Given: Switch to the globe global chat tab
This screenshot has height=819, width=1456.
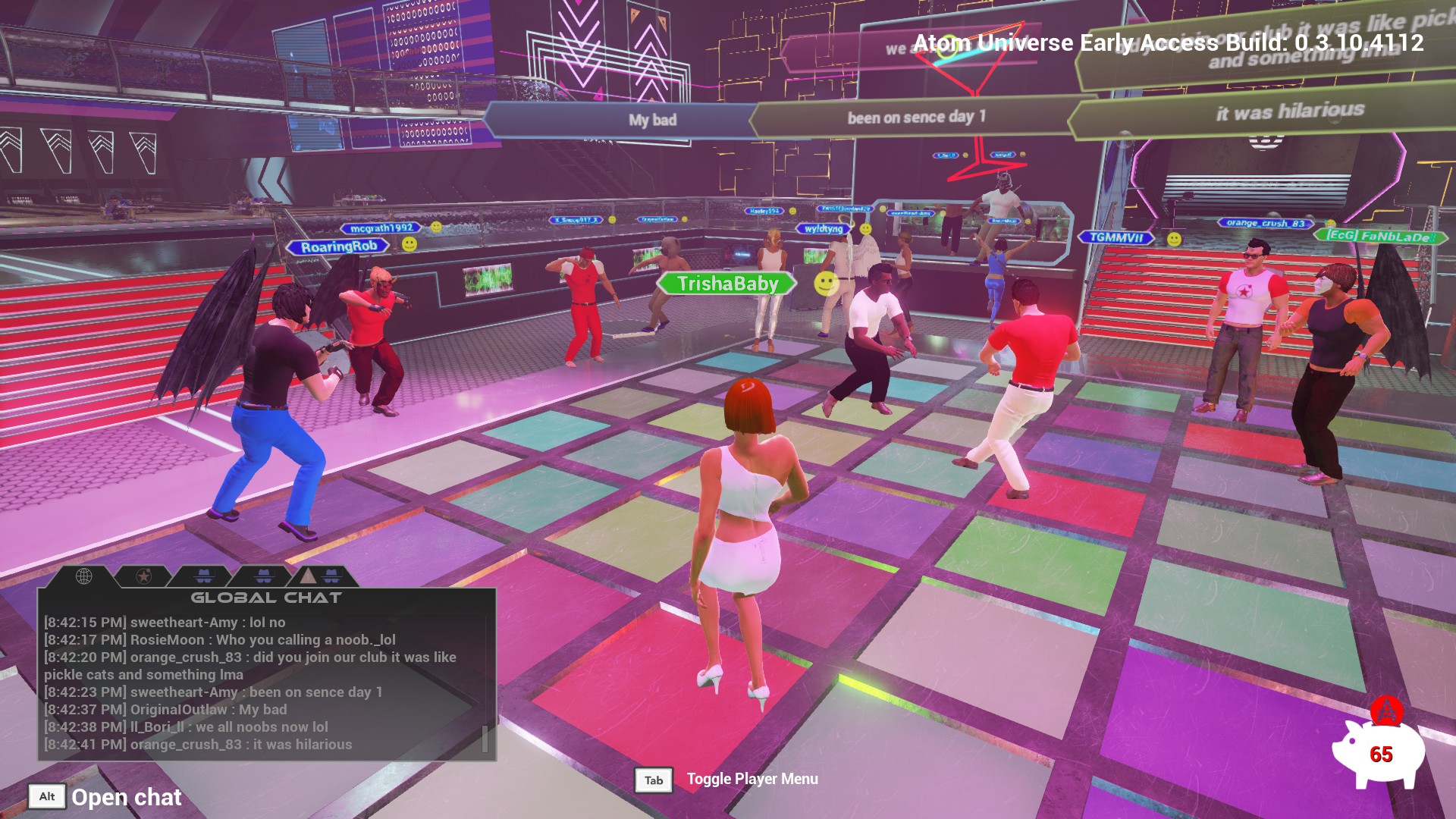Looking at the screenshot, I should click(84, 576).
